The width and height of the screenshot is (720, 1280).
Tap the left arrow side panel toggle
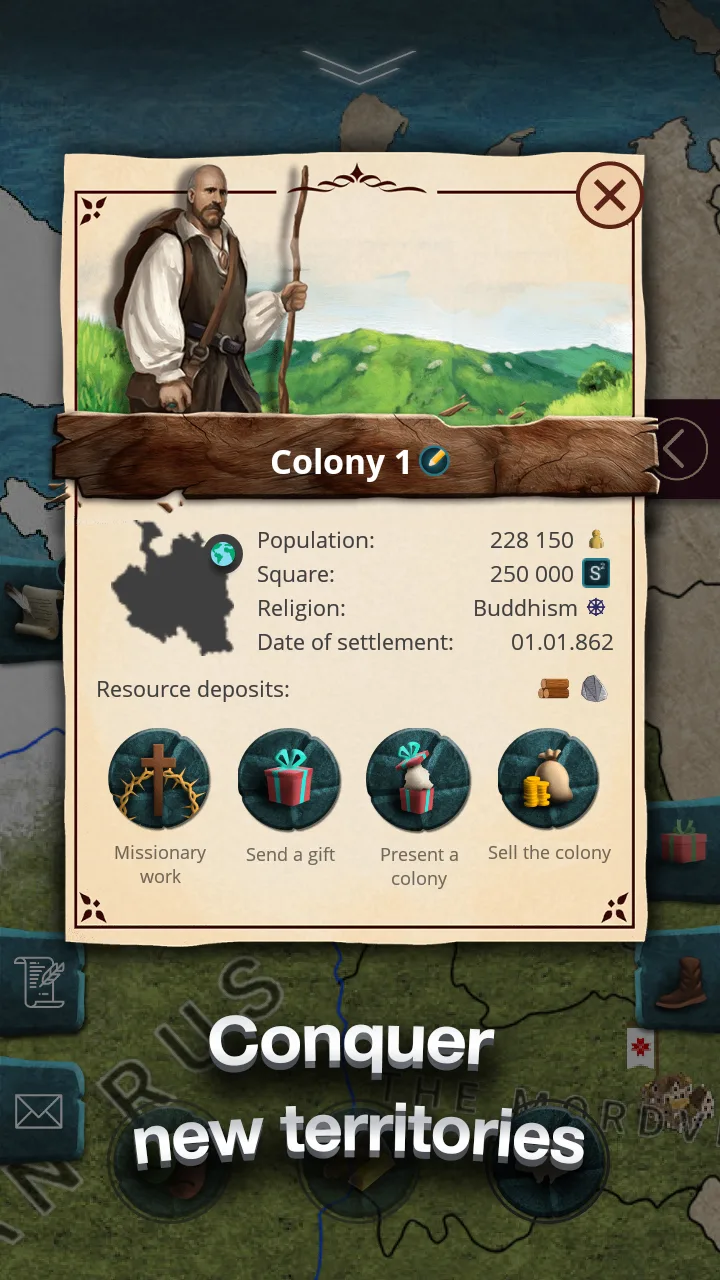(680, 449)
